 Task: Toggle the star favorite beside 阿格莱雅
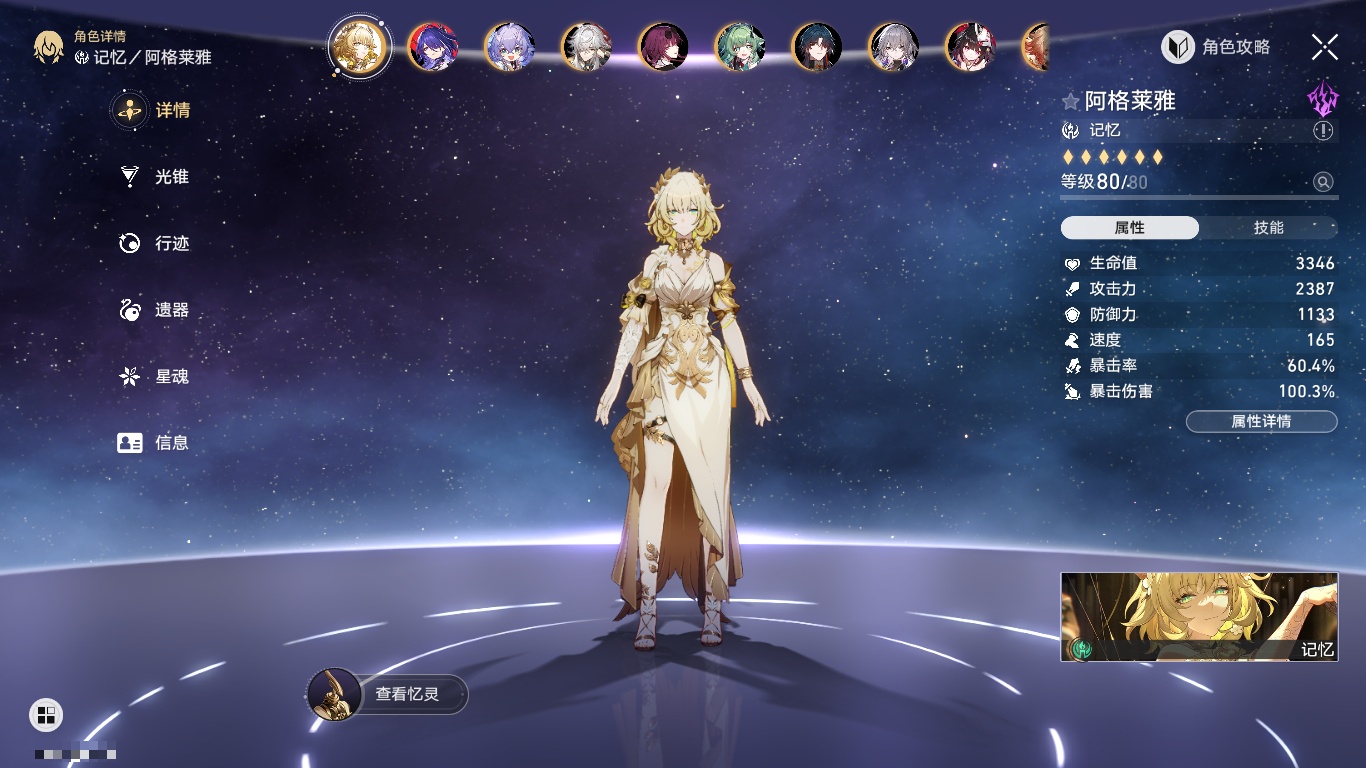pyautogui.click(x=1071, y=101)
